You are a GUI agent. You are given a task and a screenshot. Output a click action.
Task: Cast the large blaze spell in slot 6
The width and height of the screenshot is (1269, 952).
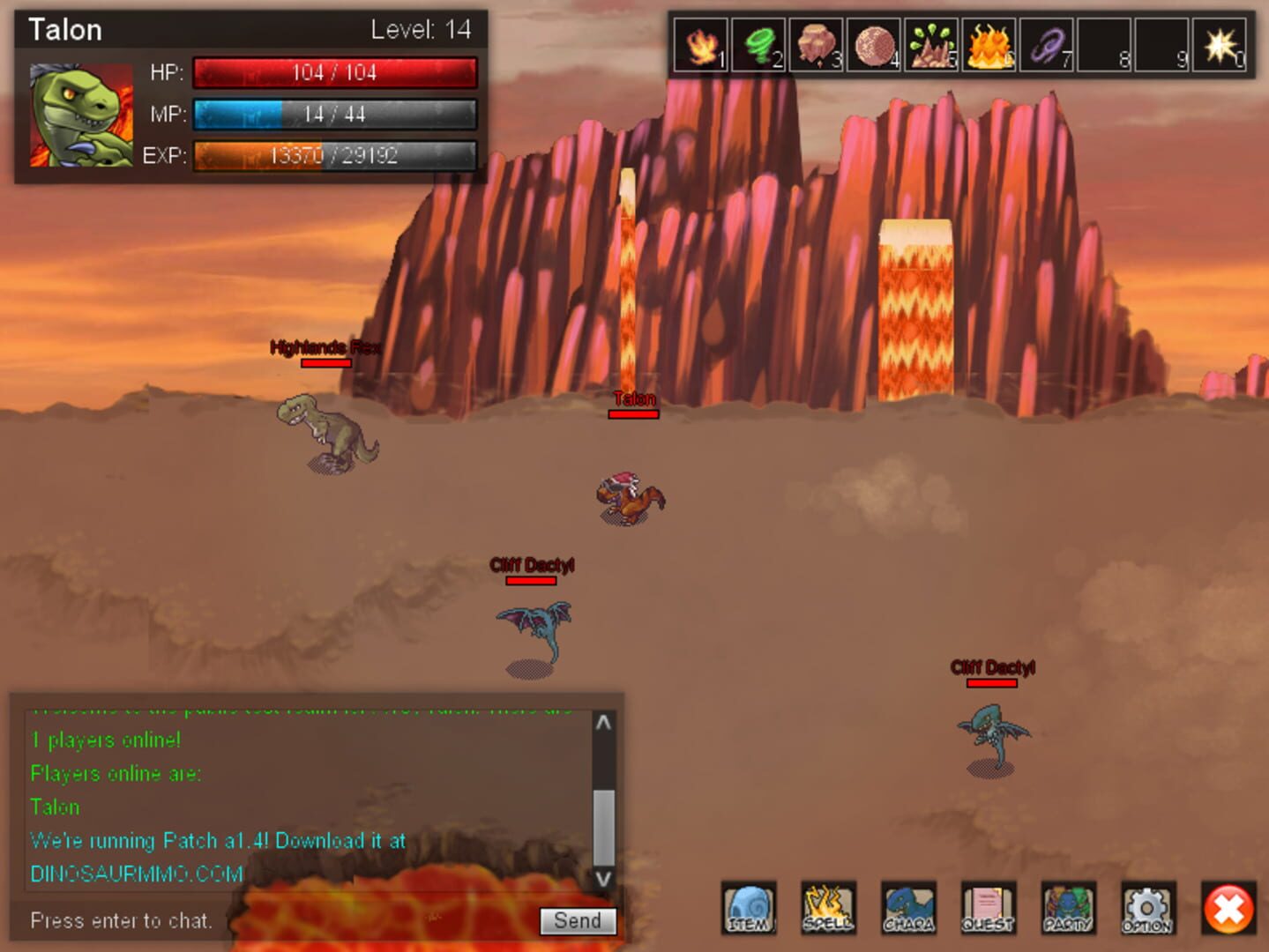(x=989, y=46)
